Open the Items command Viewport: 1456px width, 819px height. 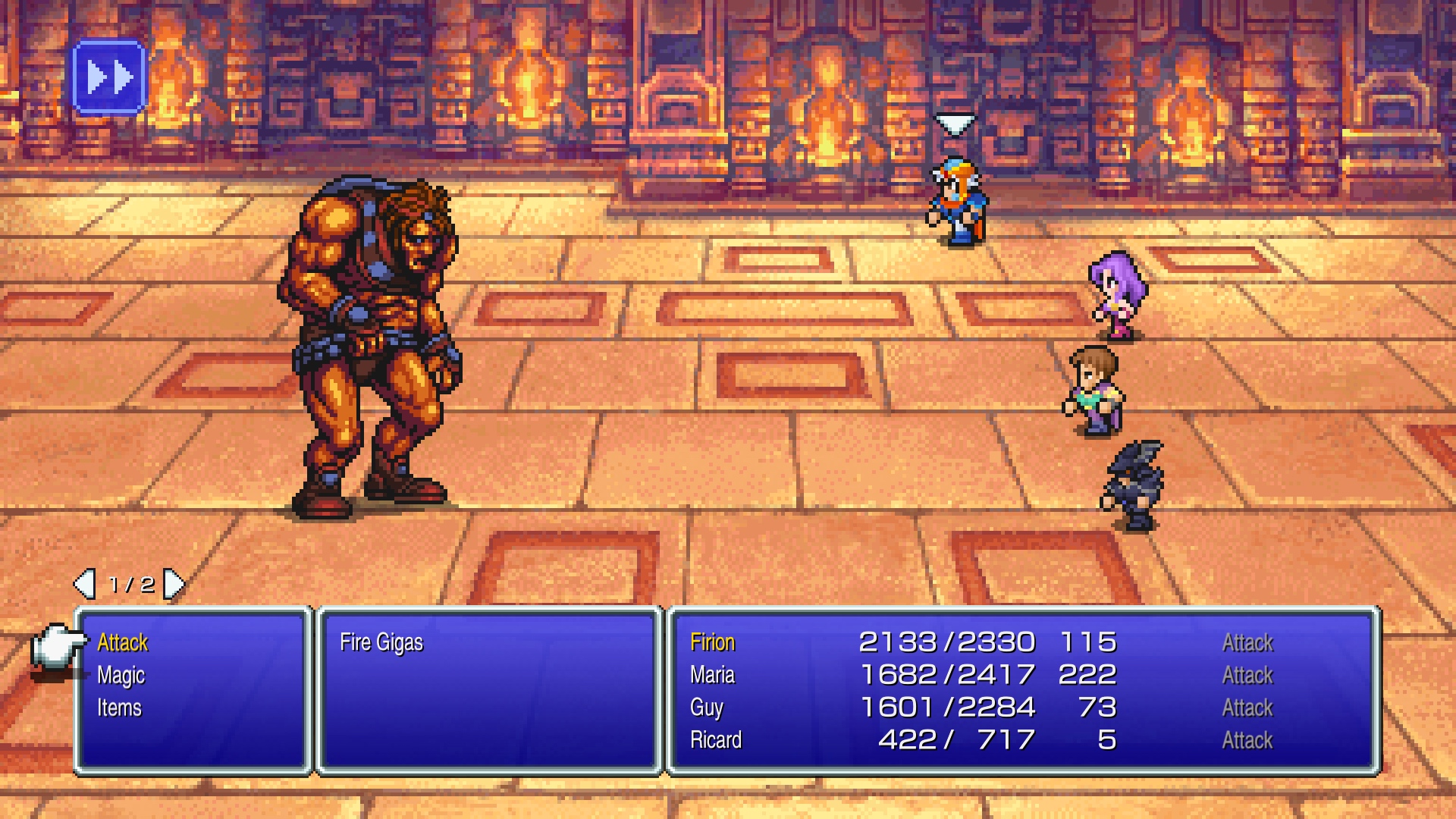pos(120,708)
